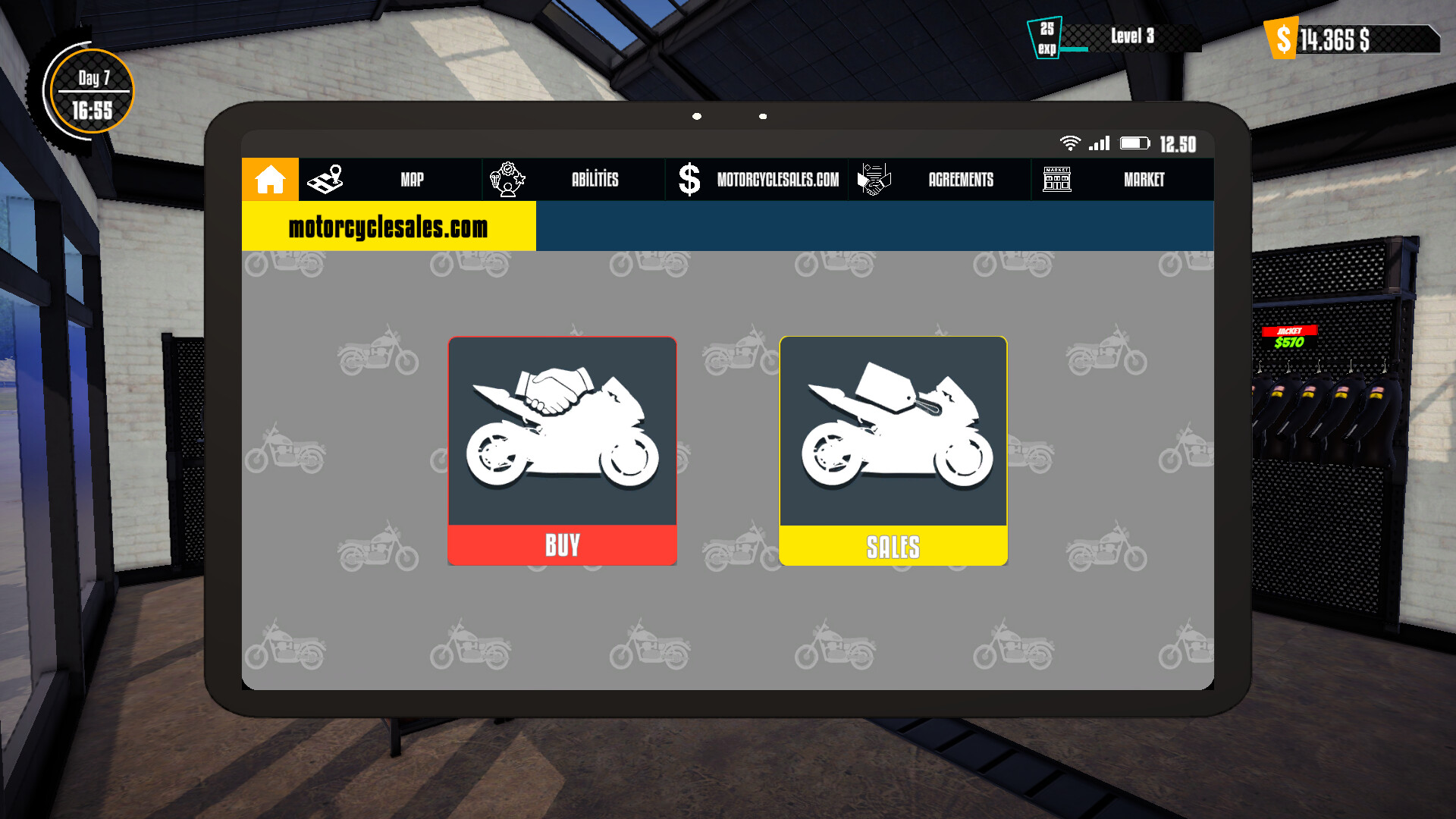This screenshot has height=819, width=1456.
Task: Switch to the MARKET tab
Action: [1144, 179]
